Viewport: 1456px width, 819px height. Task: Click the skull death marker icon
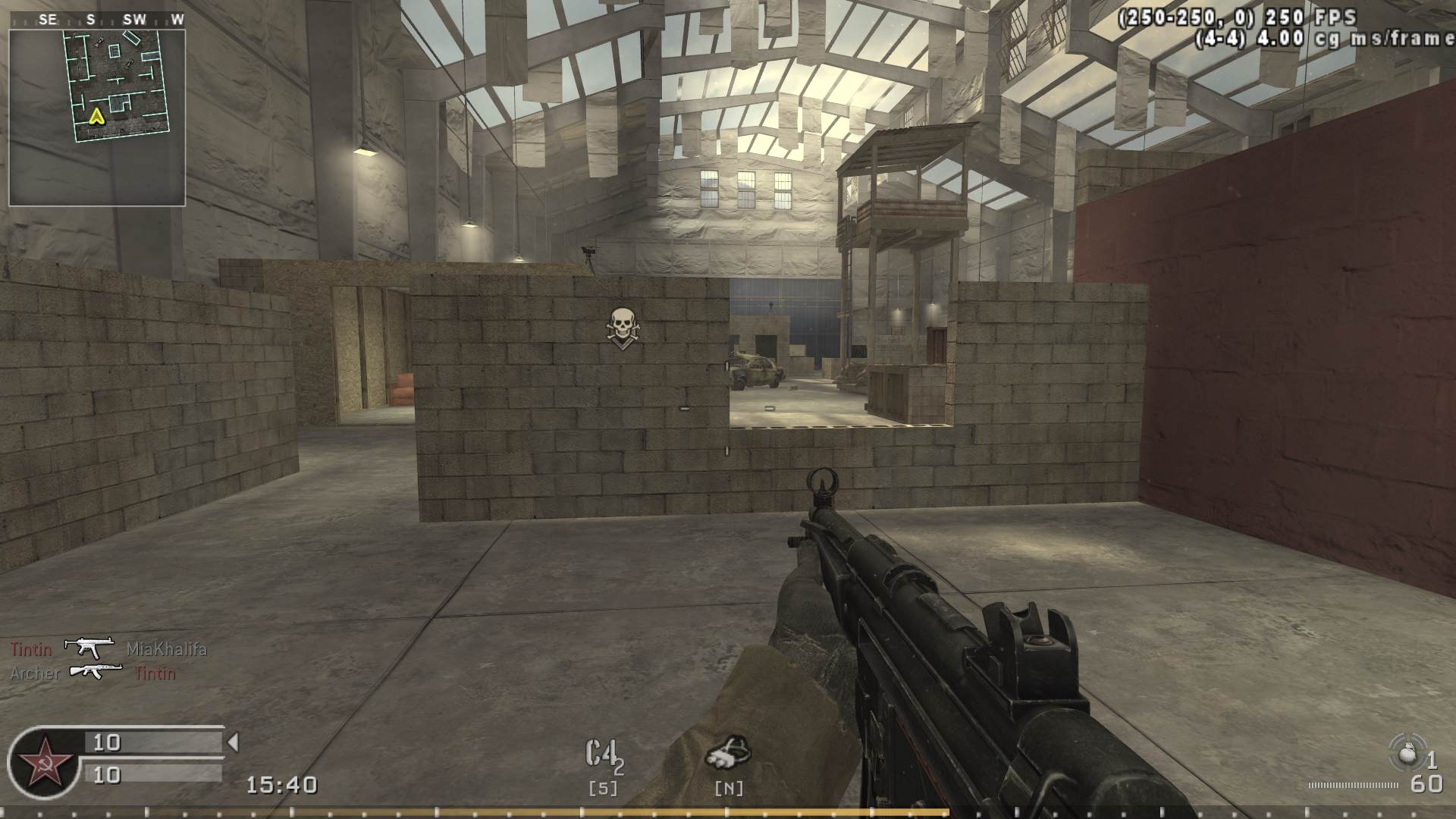[x=621, y=328]
